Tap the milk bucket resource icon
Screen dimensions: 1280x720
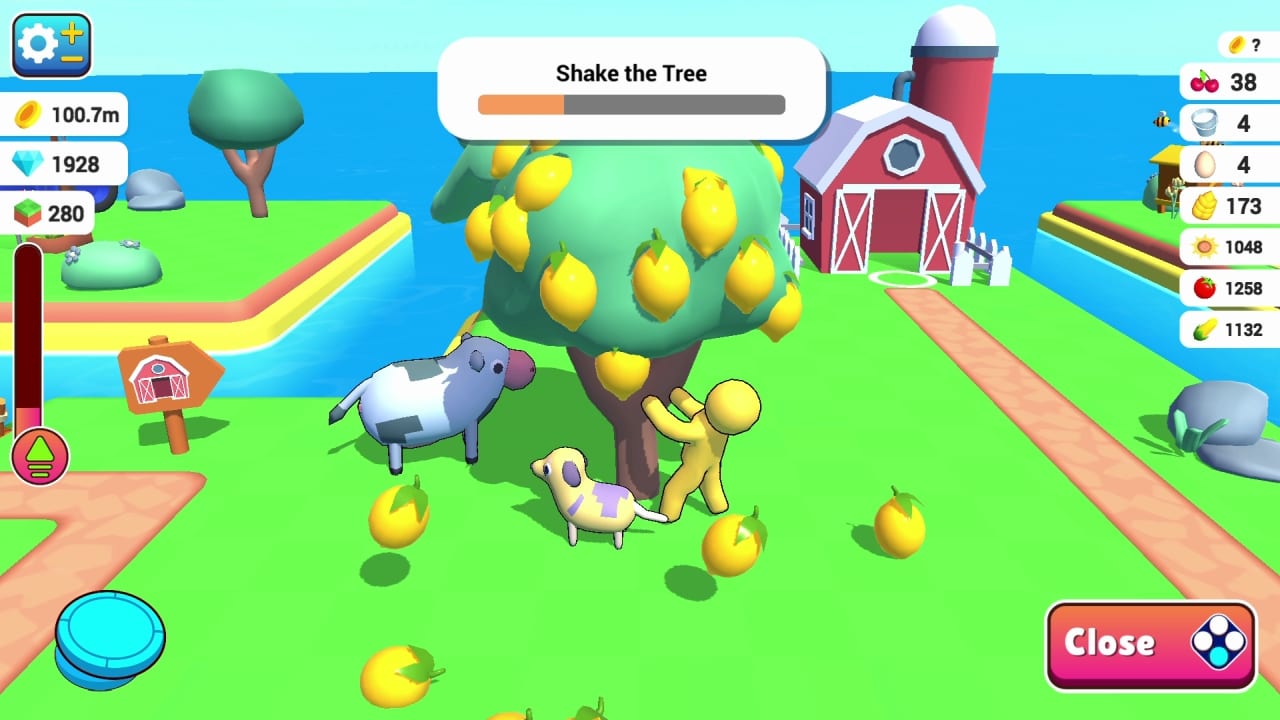1229,123
